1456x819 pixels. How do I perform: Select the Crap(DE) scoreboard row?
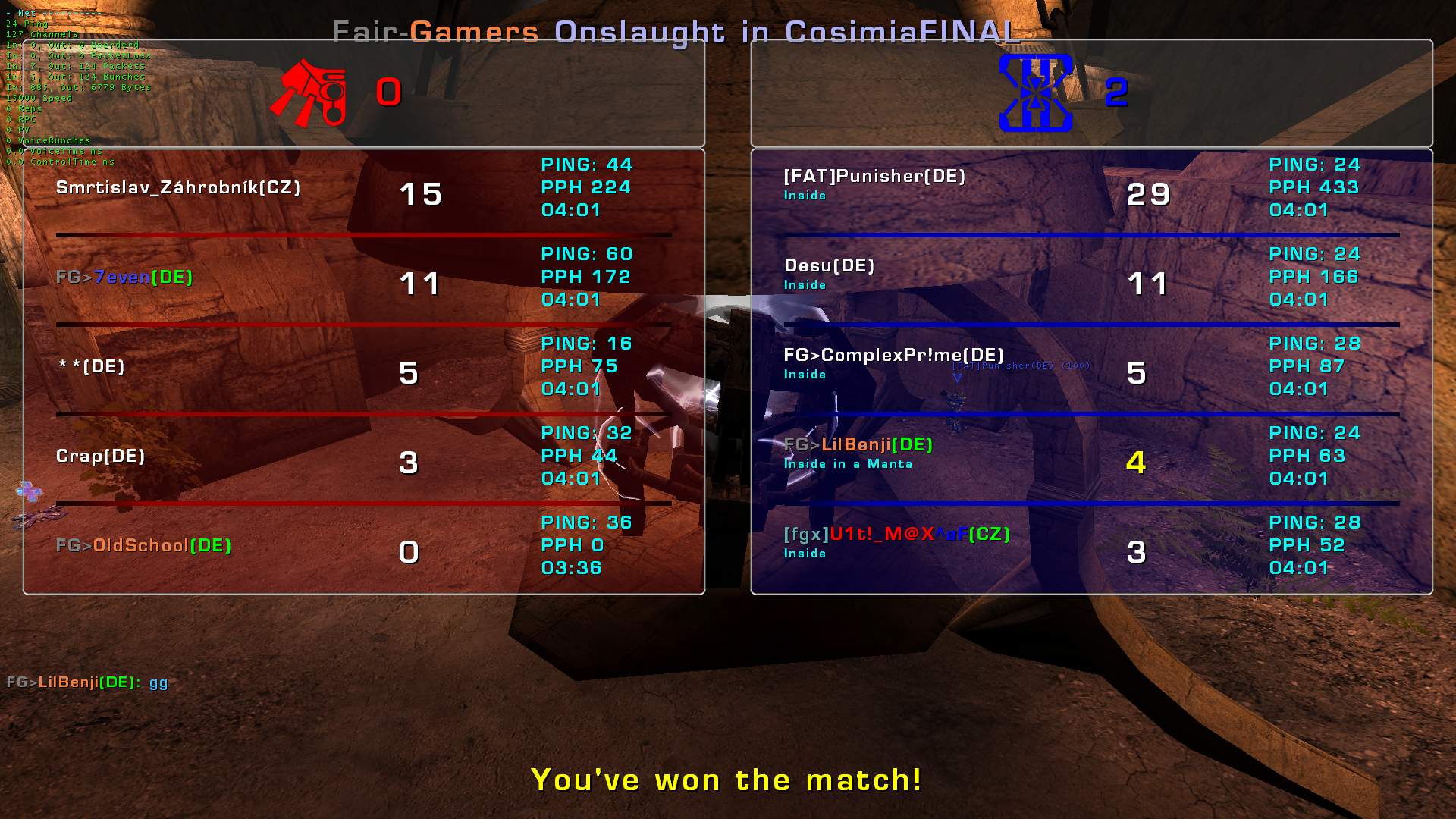(101, 457)
